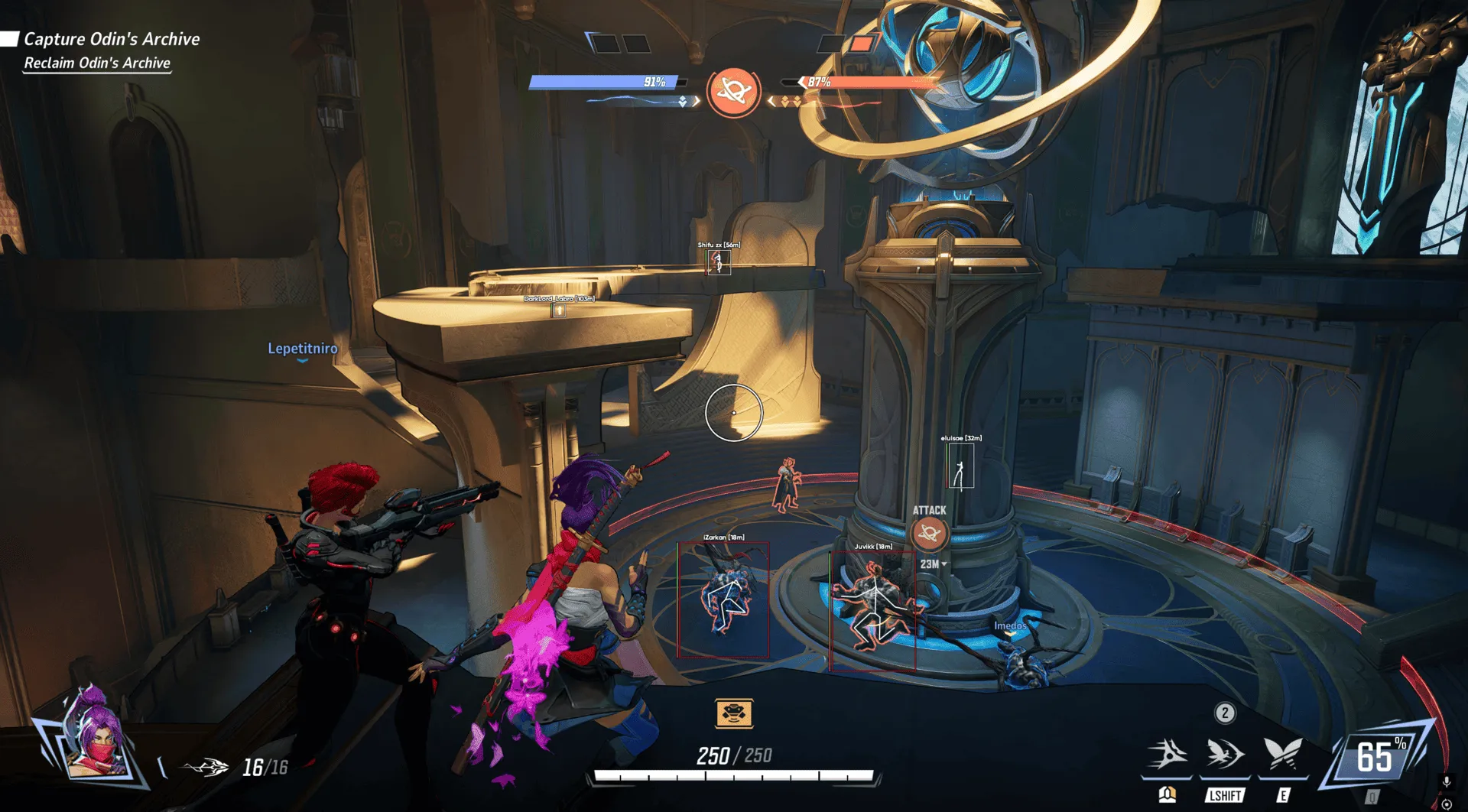The width and height of the screenshot is (1468, 812).
Task: Click the segmented 250/250 ammo bar
Action: (734, 777)
